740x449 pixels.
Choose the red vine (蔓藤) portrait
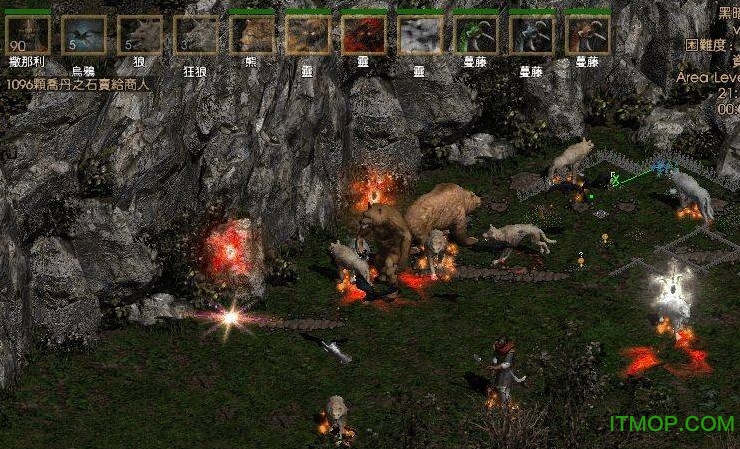click(x=588, y=35)
